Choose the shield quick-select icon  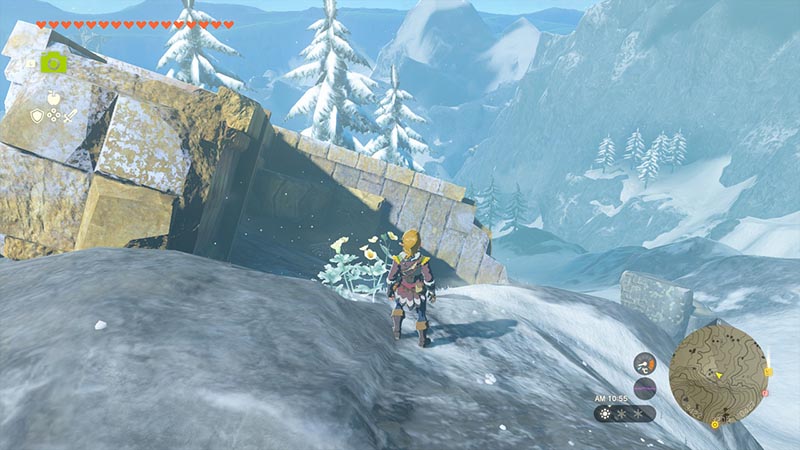36,116
